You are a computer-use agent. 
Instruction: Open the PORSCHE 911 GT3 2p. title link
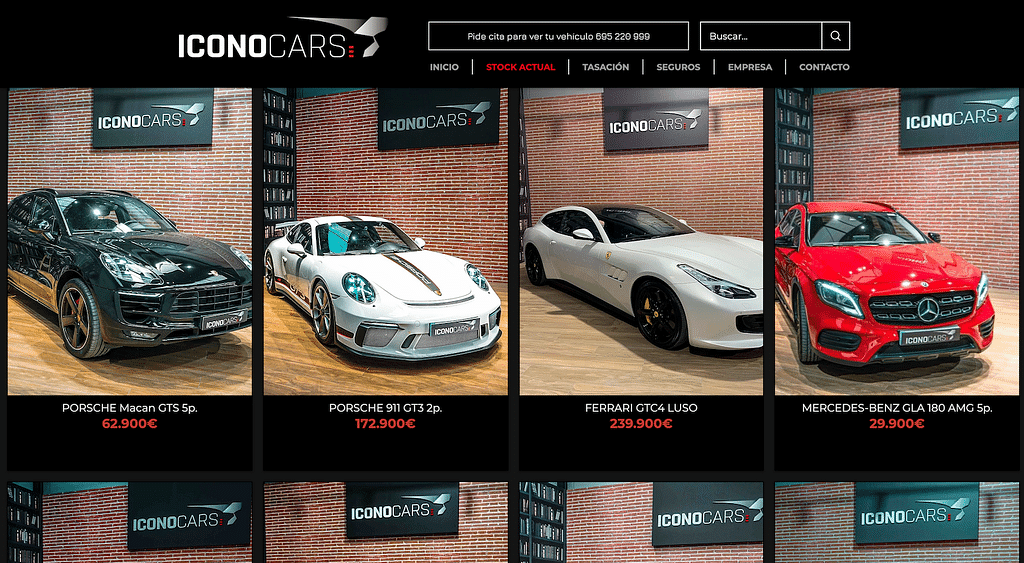386,408
